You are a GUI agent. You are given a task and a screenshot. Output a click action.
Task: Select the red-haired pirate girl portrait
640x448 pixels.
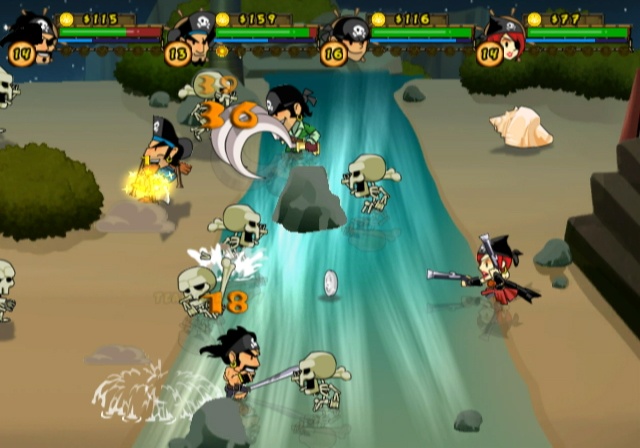pos(504,38)
